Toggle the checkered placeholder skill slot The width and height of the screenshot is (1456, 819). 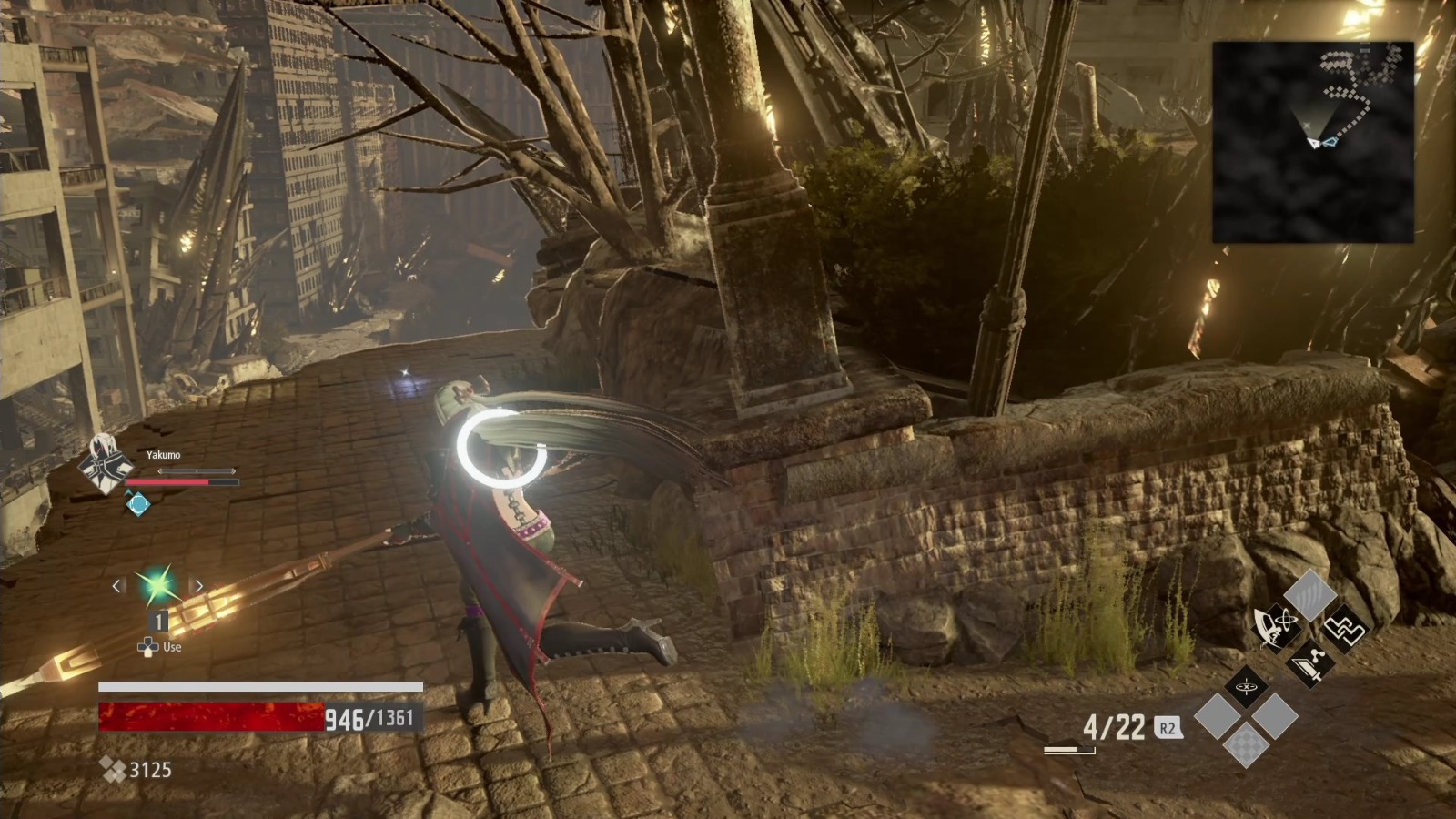pos(1248,747)
